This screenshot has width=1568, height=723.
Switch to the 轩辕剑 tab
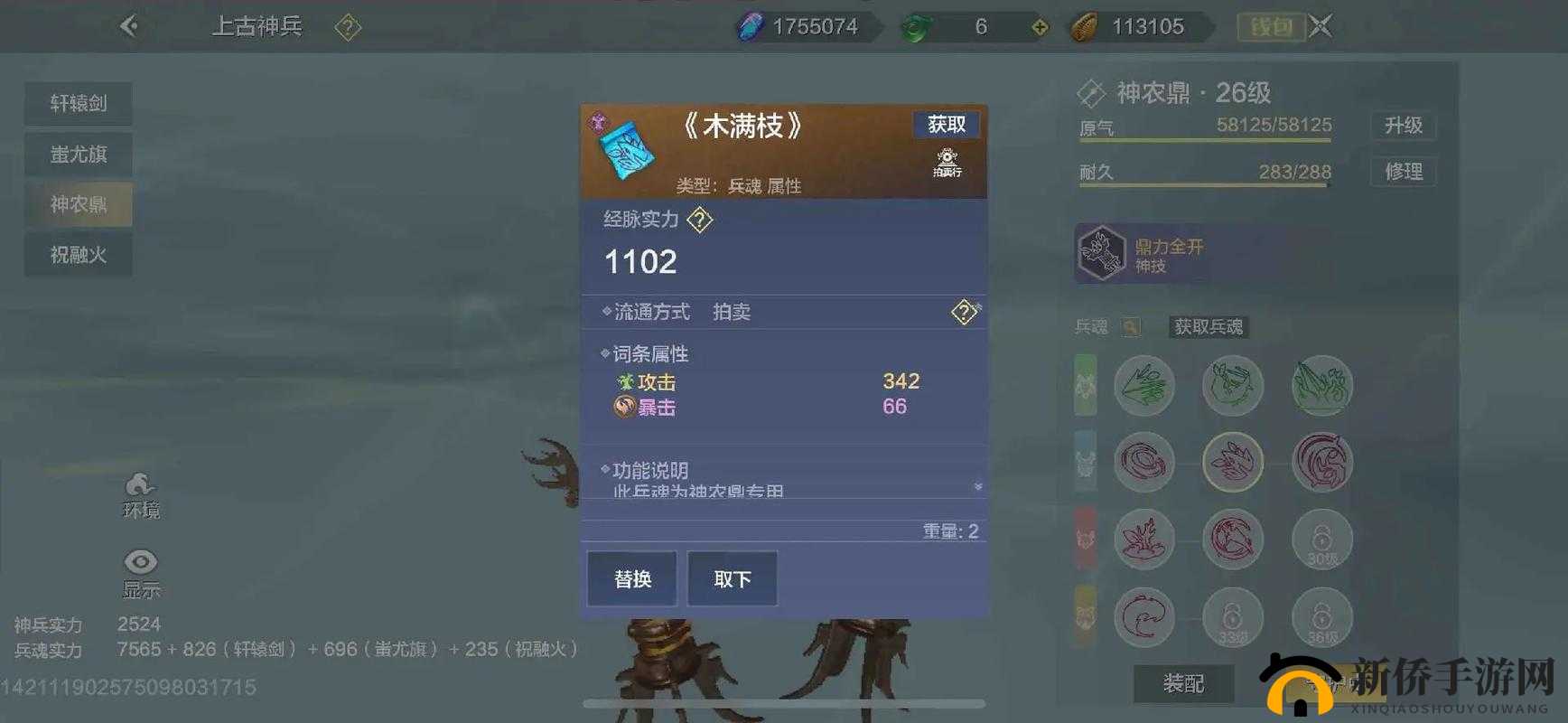pyautogui.click(x=78, y=104)
